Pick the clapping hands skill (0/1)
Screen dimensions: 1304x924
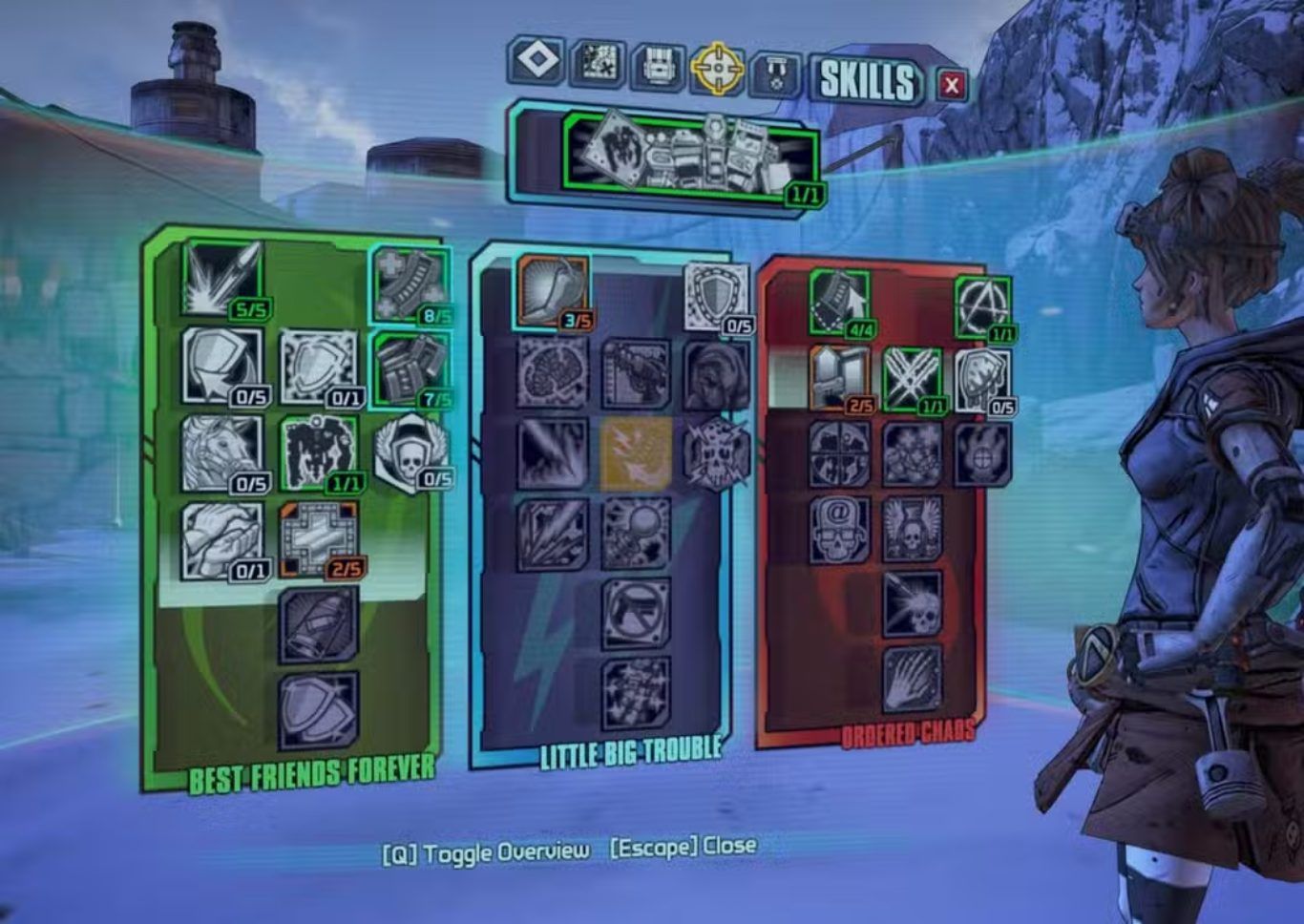point(221,540)
